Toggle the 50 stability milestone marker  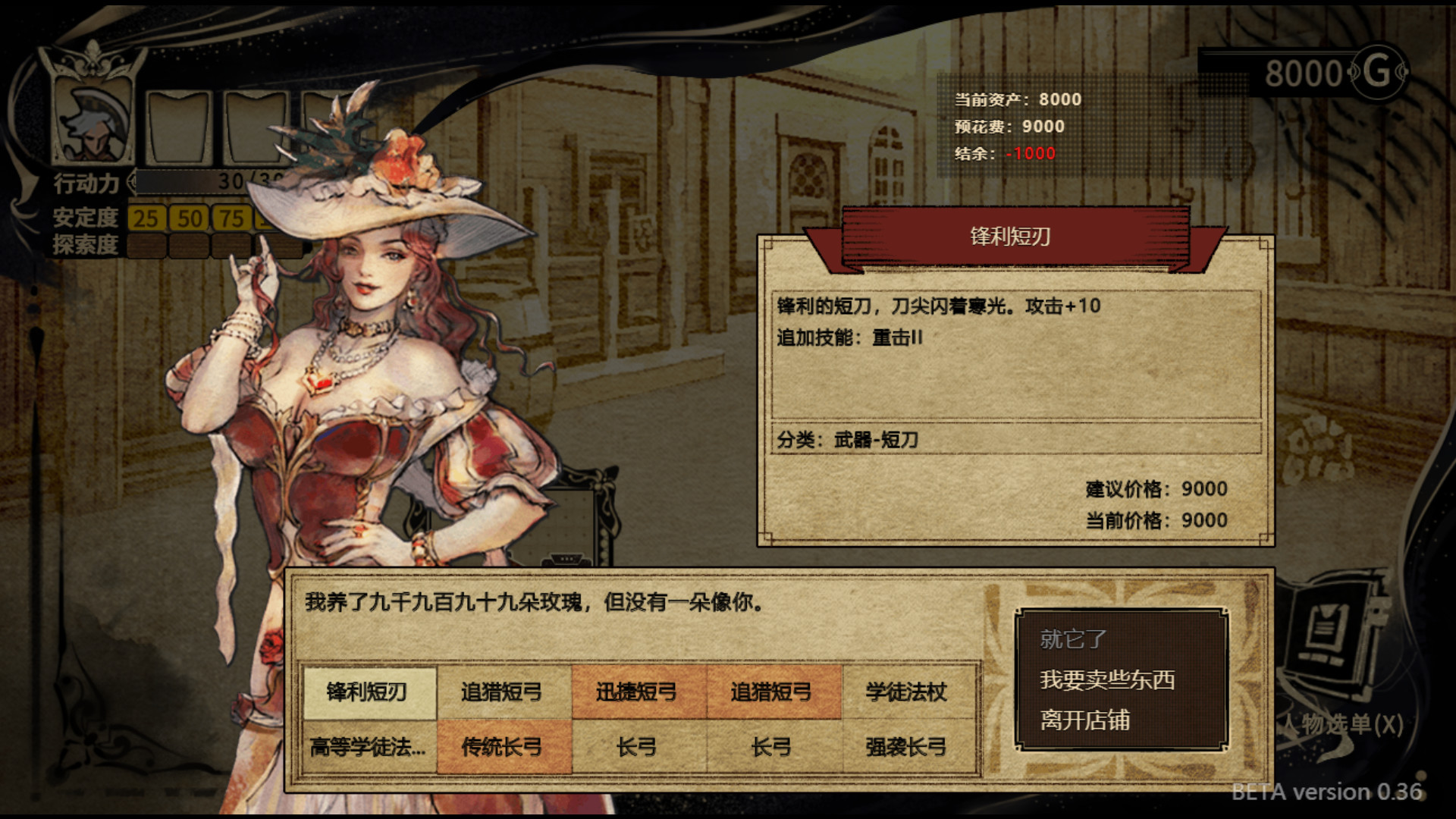(190, 218)
